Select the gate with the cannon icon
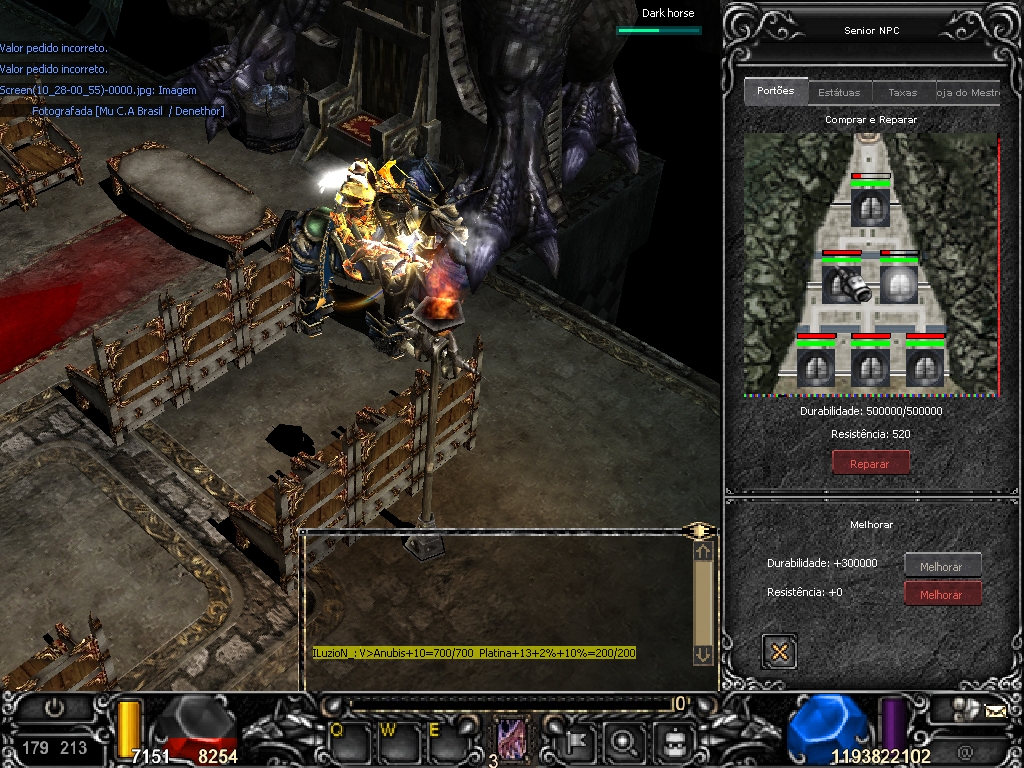The height and width of the screenshot is (768, 1024). click(x=842, y=283)
